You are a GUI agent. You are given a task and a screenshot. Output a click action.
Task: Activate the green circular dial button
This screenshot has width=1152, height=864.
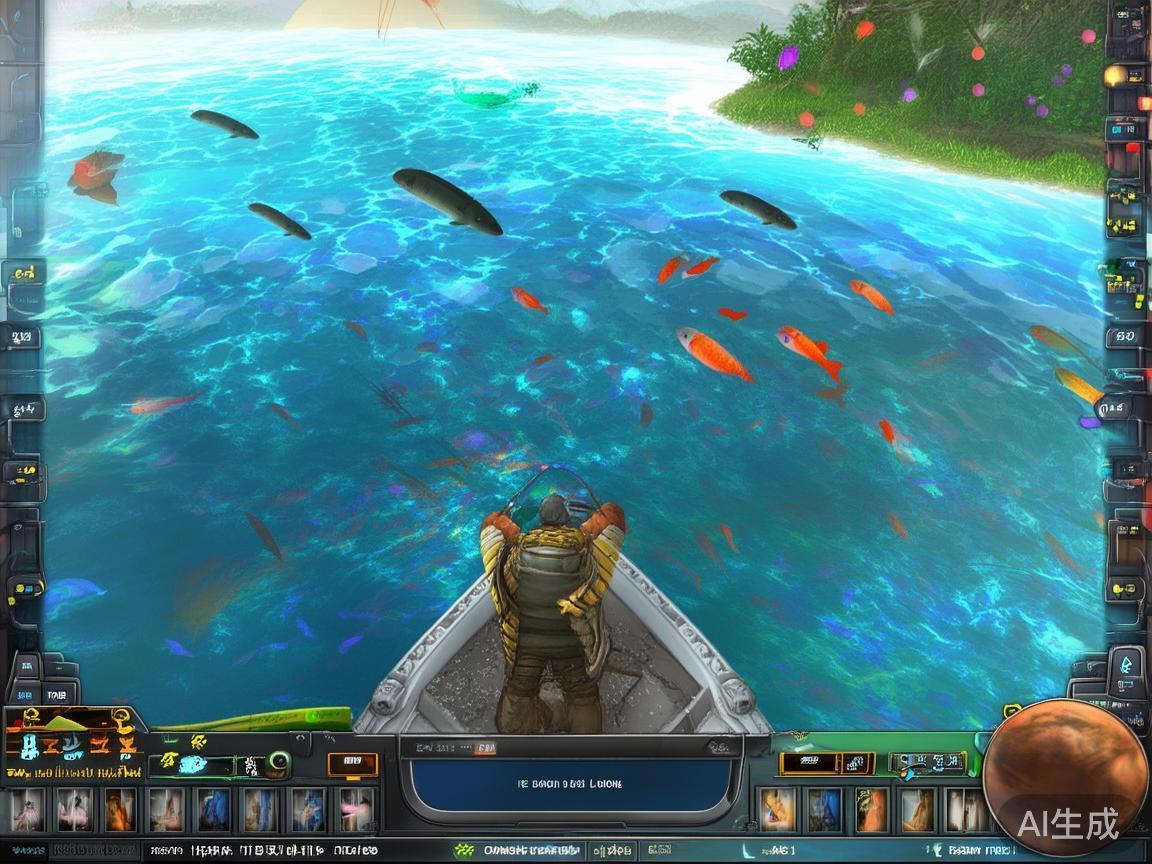(x=279, y=764)
